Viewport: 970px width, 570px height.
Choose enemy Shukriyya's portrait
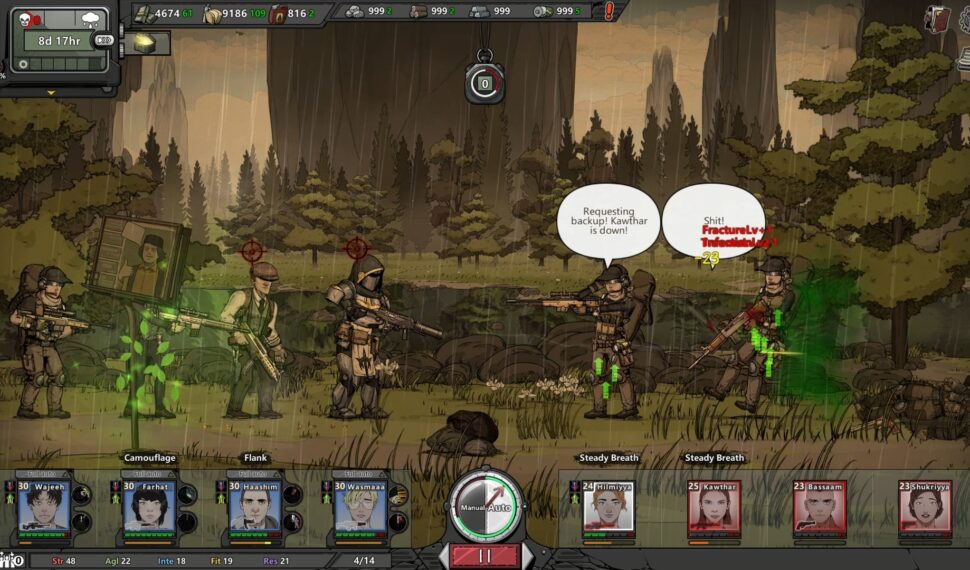point(925,509)
